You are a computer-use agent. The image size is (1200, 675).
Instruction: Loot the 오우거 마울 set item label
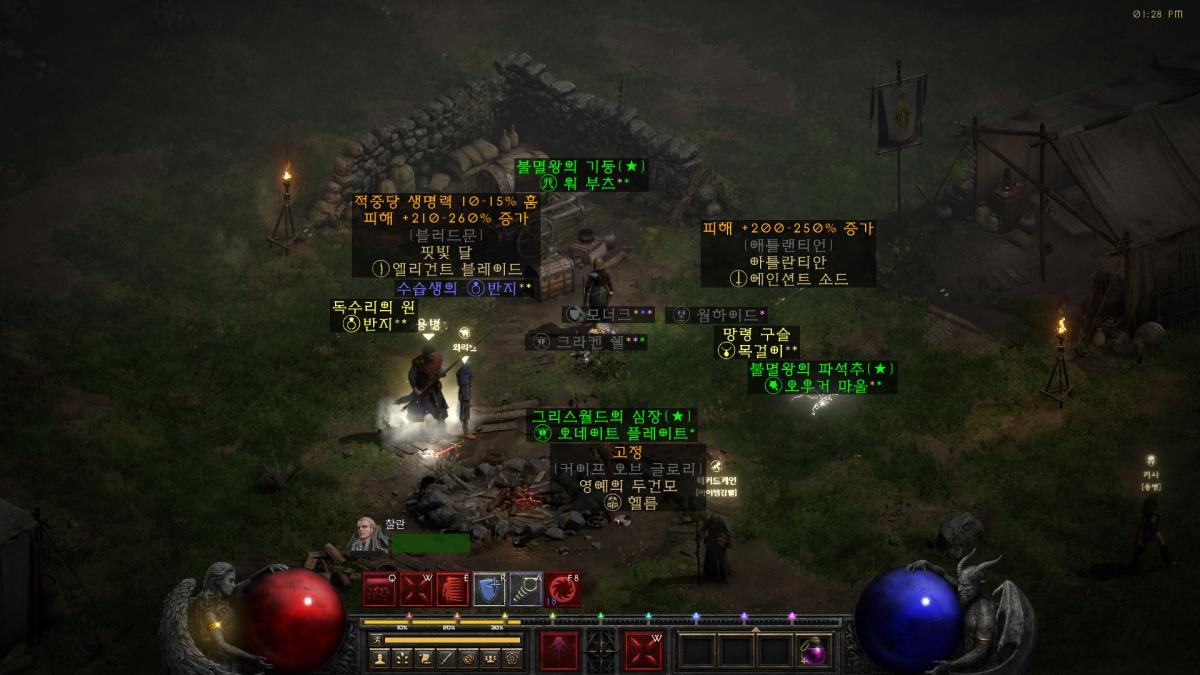point(823,386)
